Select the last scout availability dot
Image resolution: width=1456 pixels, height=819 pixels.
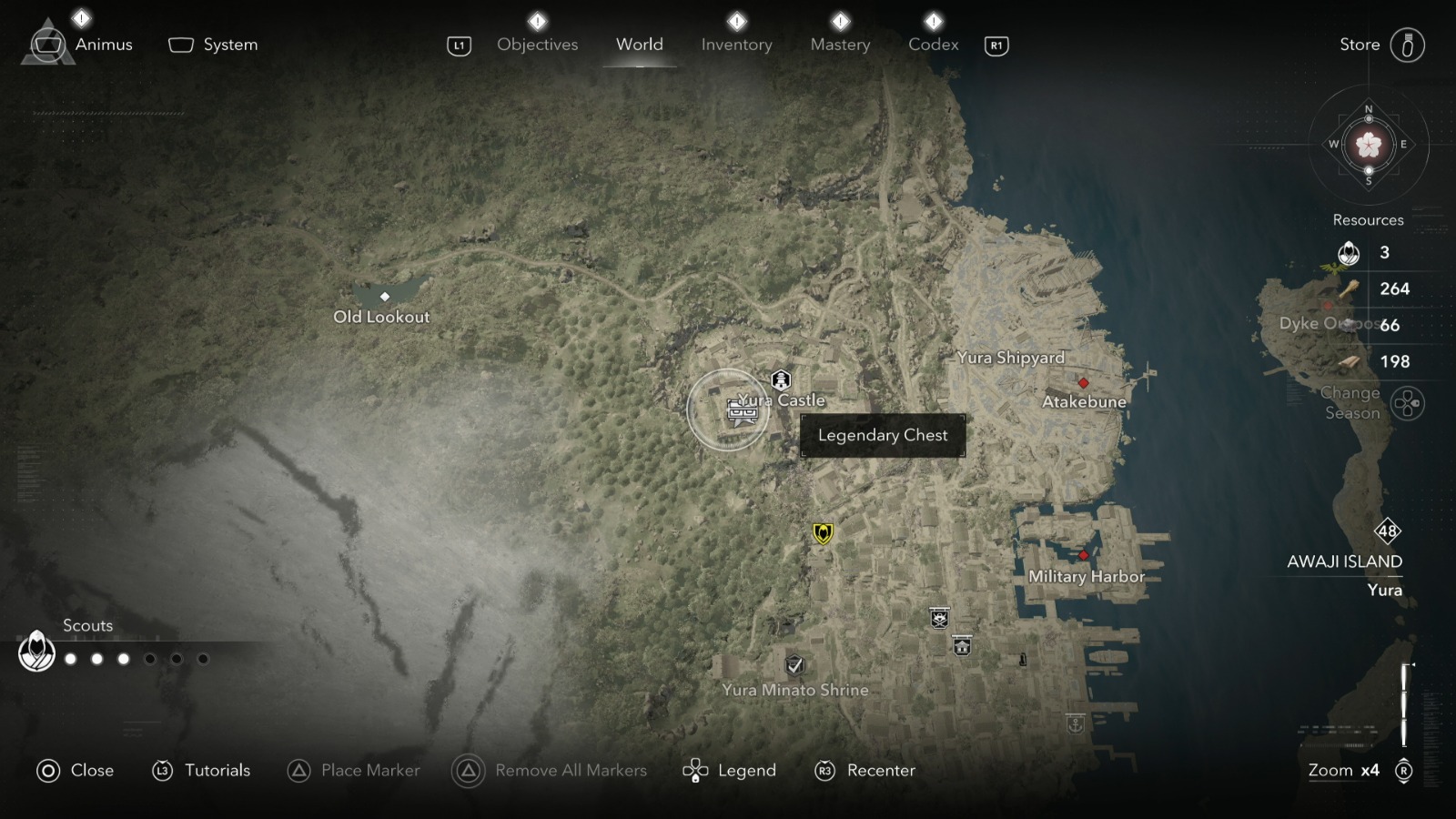[x=204, y=659]
